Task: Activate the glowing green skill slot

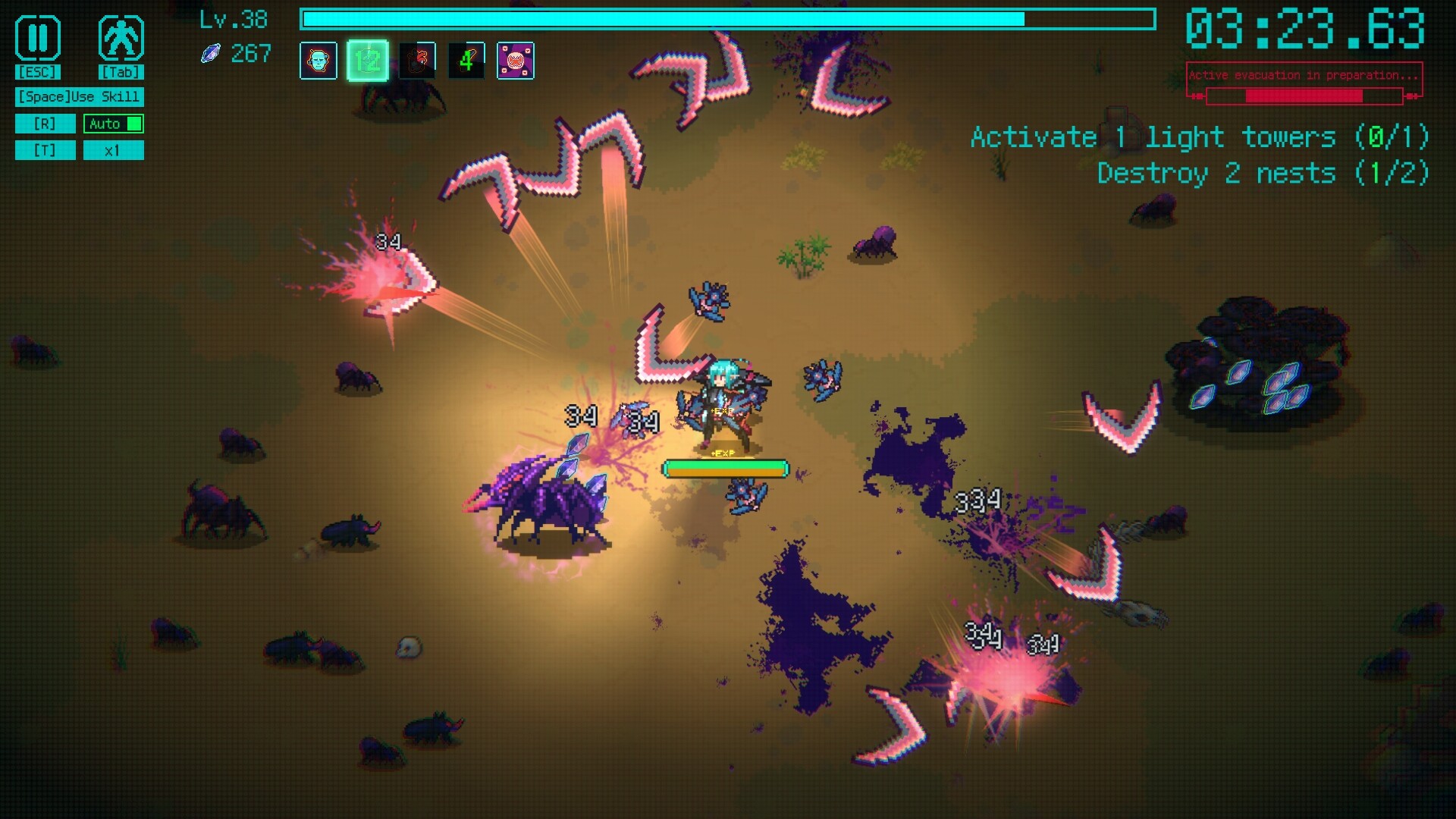Action: click(368, 61)
